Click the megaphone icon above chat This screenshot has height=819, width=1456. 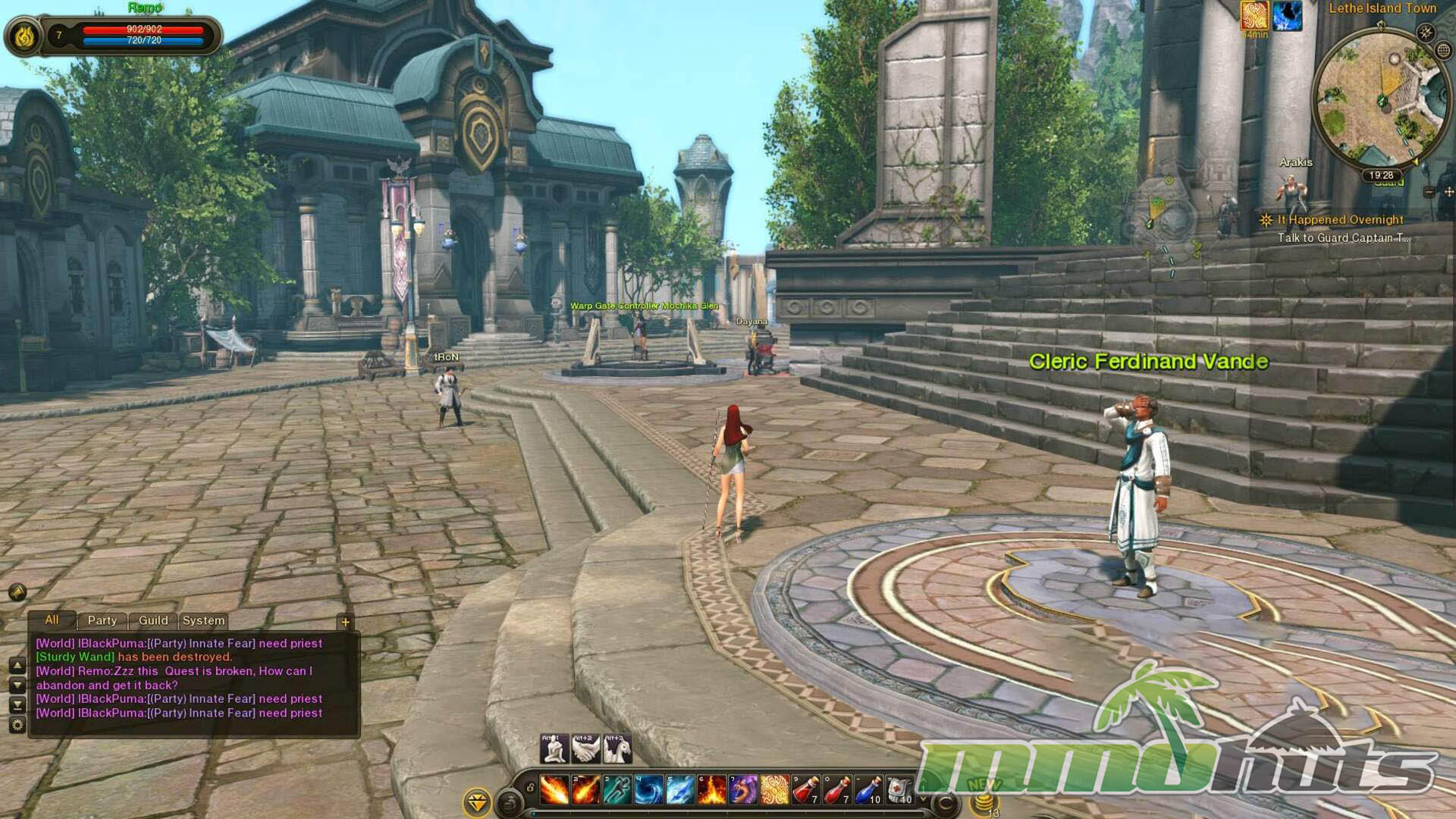click(17, 592)
